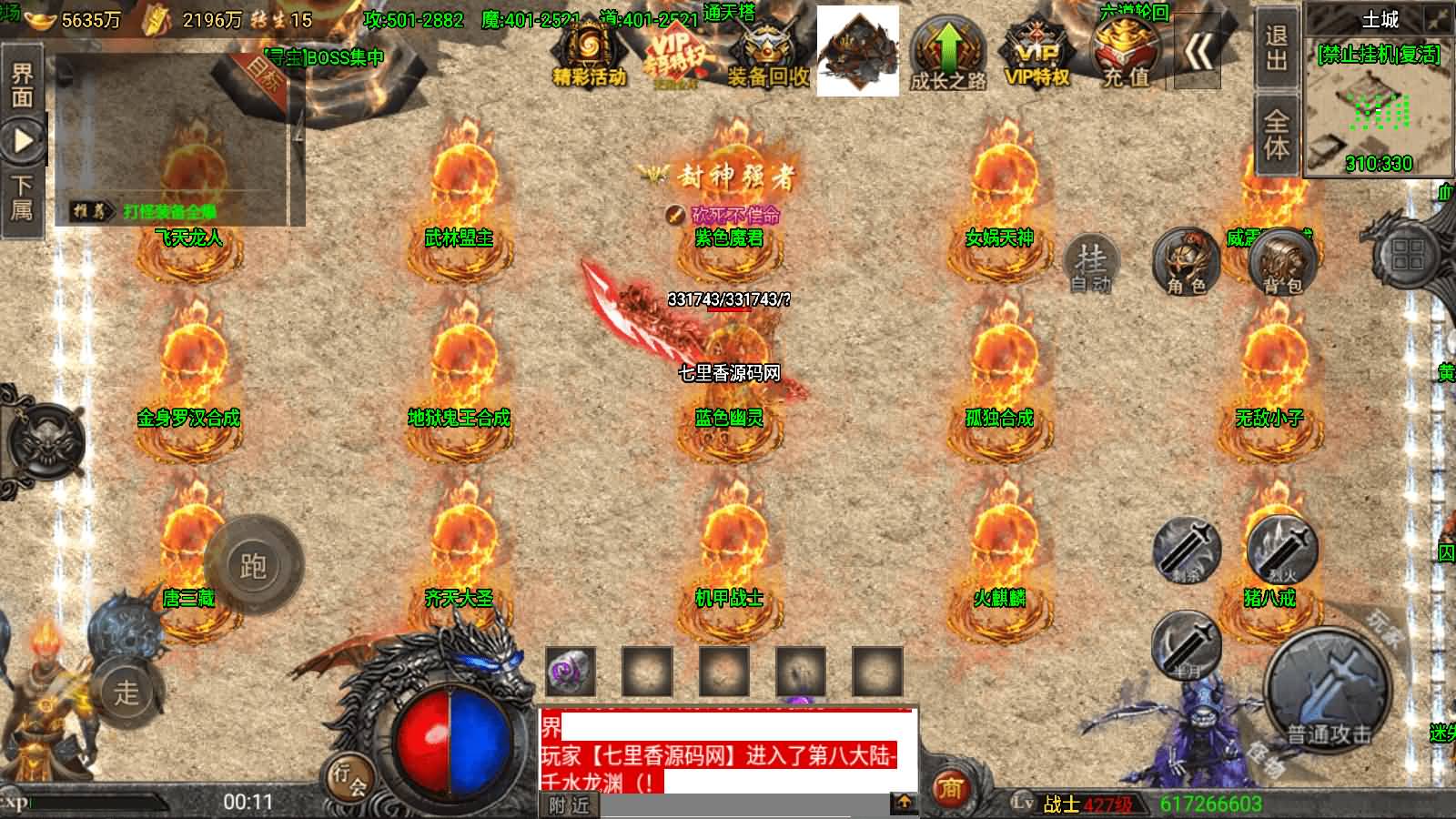Image resolution: width=1456 pixels, height=819 pixels.
Task: Open the 界面 interface side tab
Action: click(22, 86)
